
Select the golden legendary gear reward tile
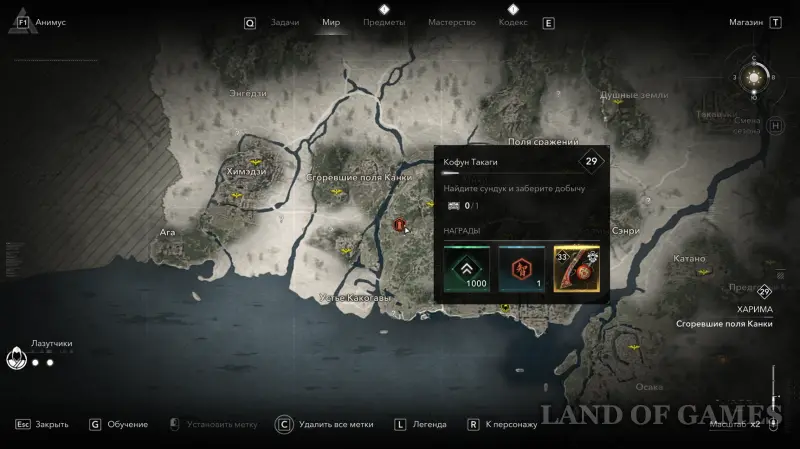[x=576, y=269]
